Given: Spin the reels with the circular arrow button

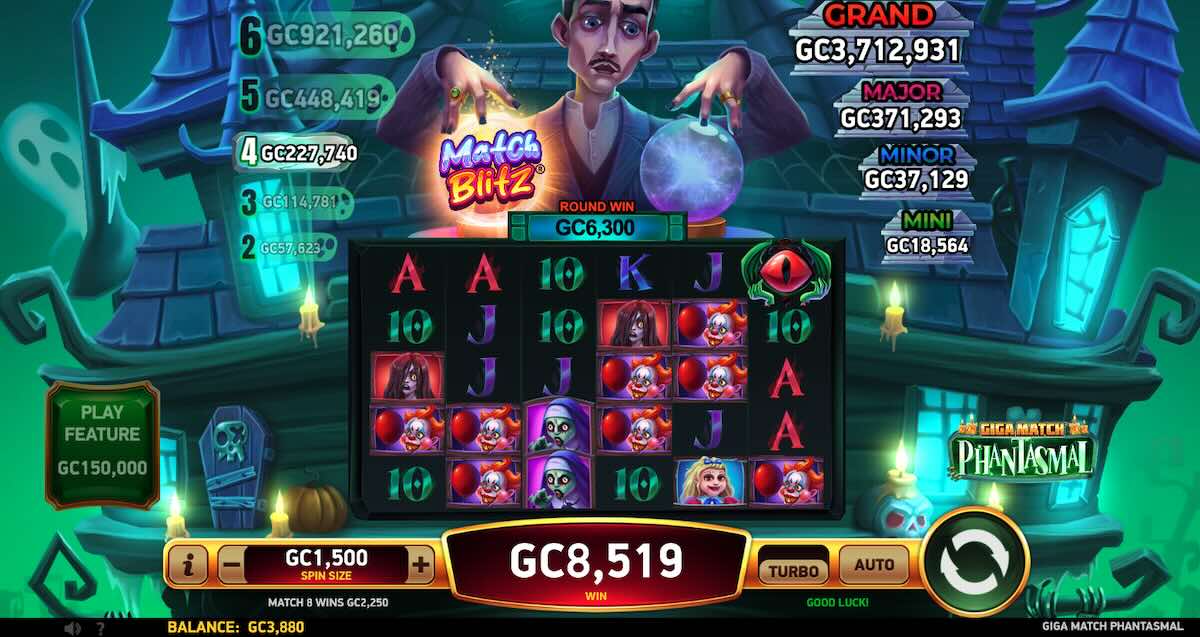Looking at the screenshot, I should point(976,564).
